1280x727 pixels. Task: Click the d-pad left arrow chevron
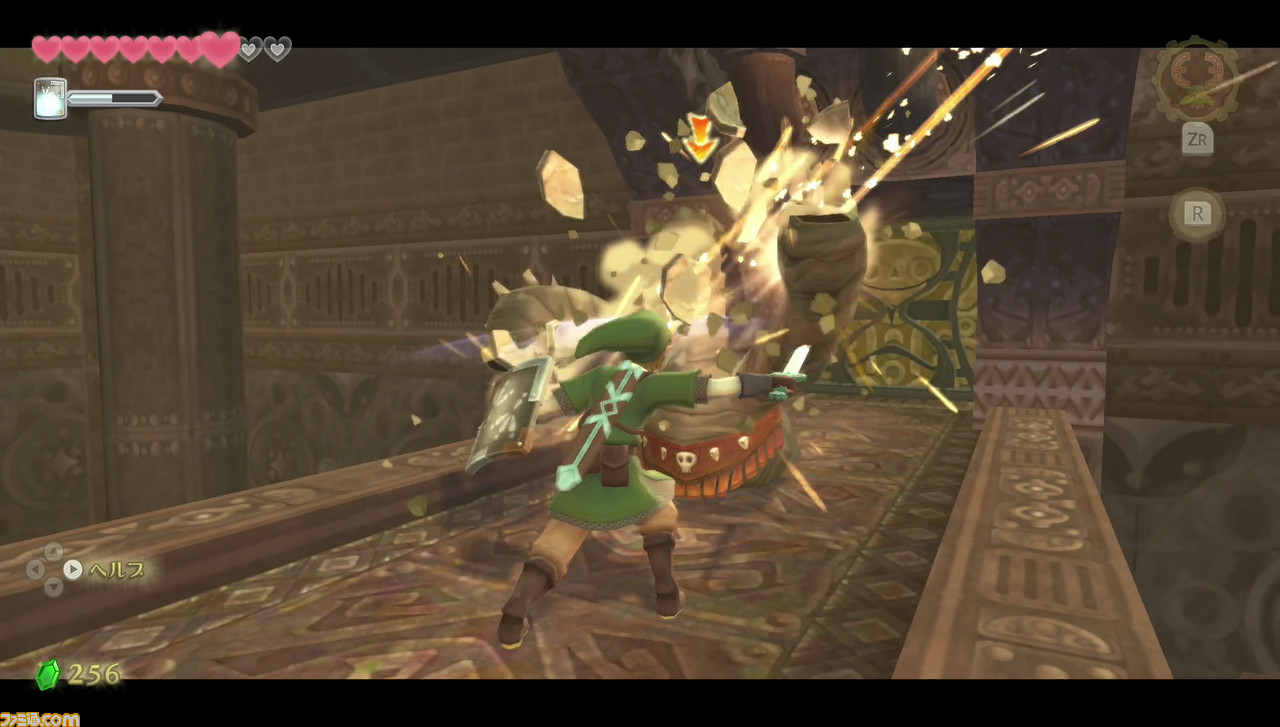(34, 571)
